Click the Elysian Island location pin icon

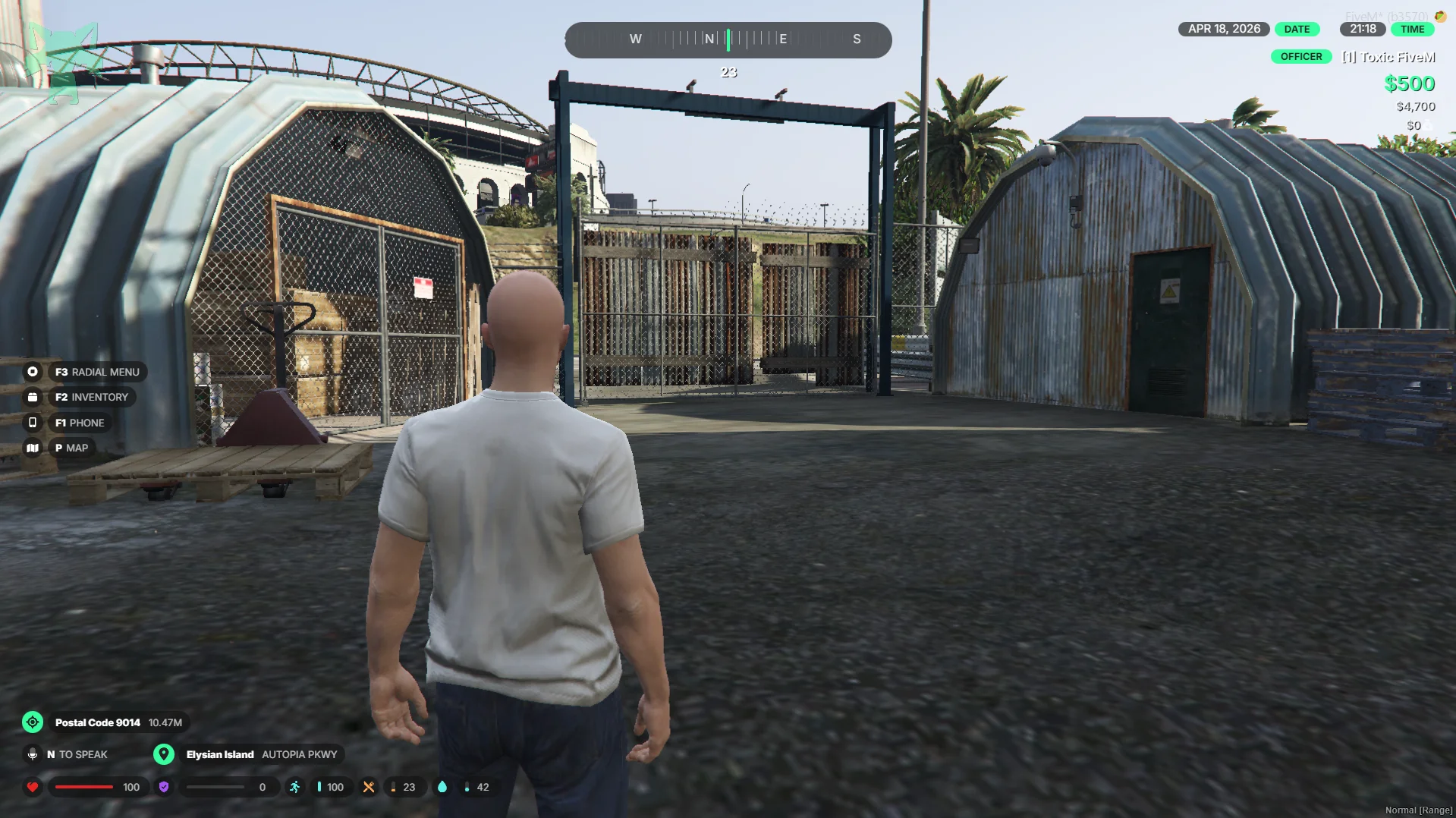coord(163,754)
